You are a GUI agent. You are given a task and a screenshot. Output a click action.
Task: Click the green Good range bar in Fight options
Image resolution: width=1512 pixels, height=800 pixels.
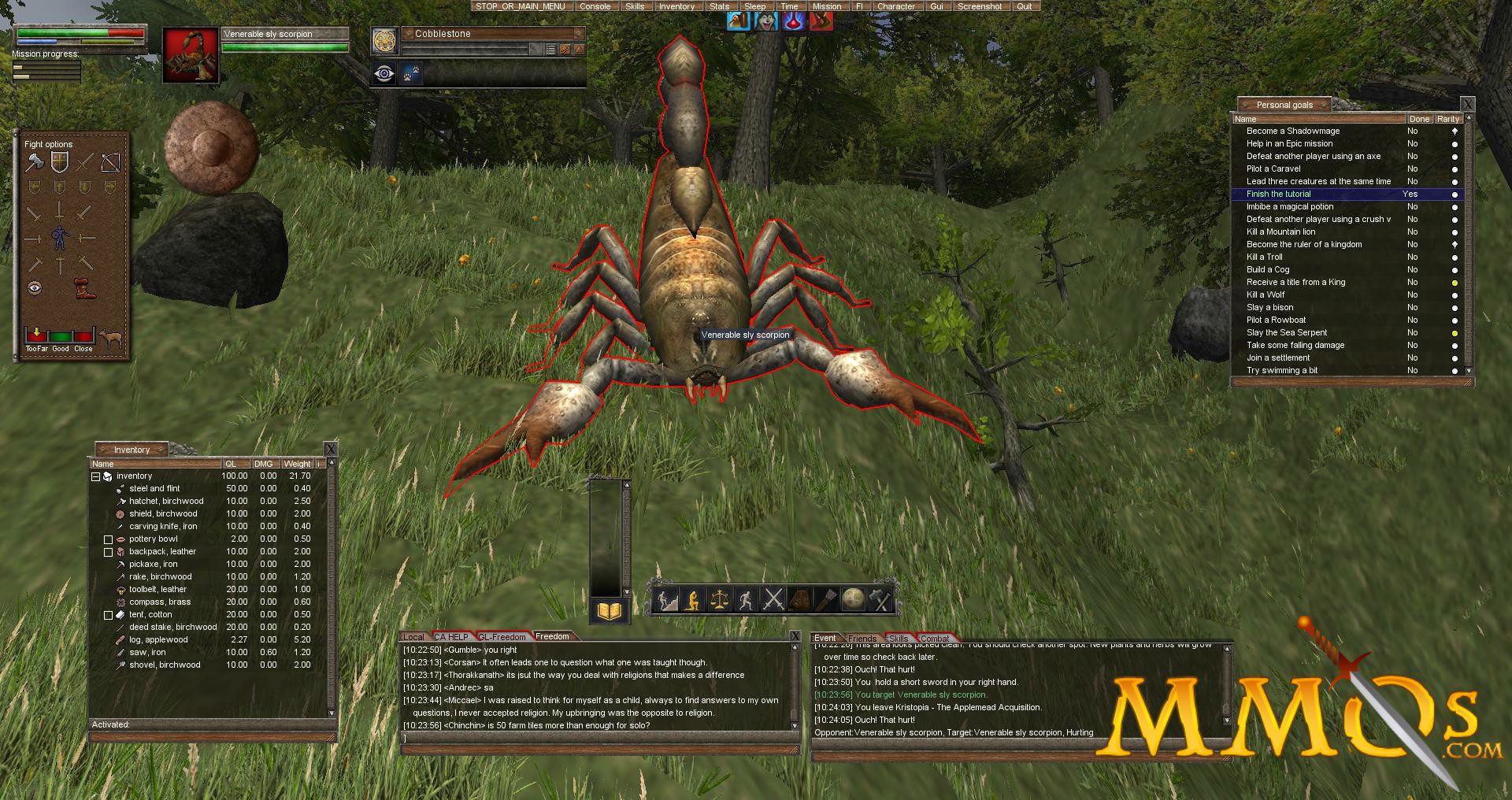point(60,335)
